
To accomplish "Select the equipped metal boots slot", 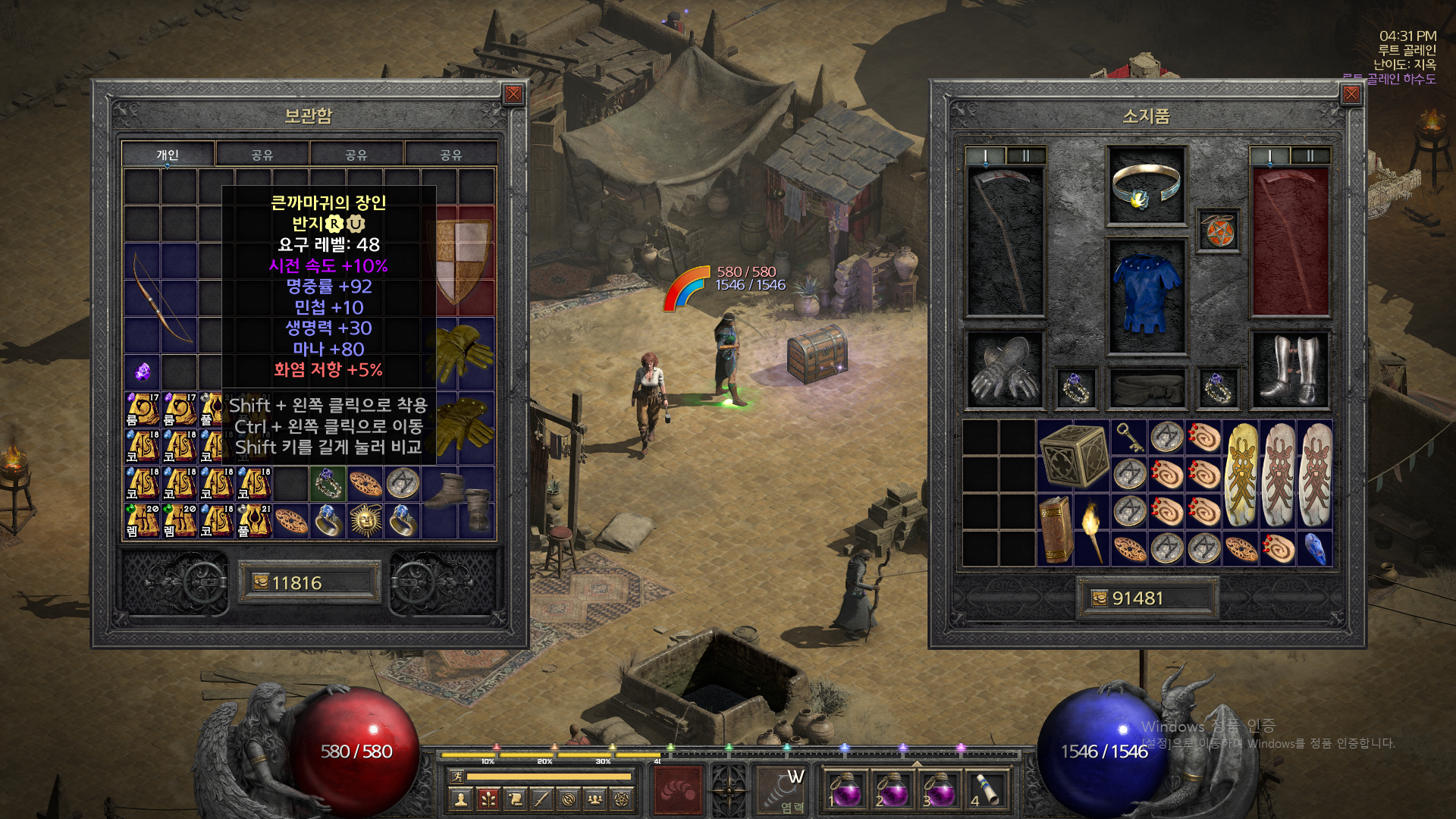I will click(1290, 370).
